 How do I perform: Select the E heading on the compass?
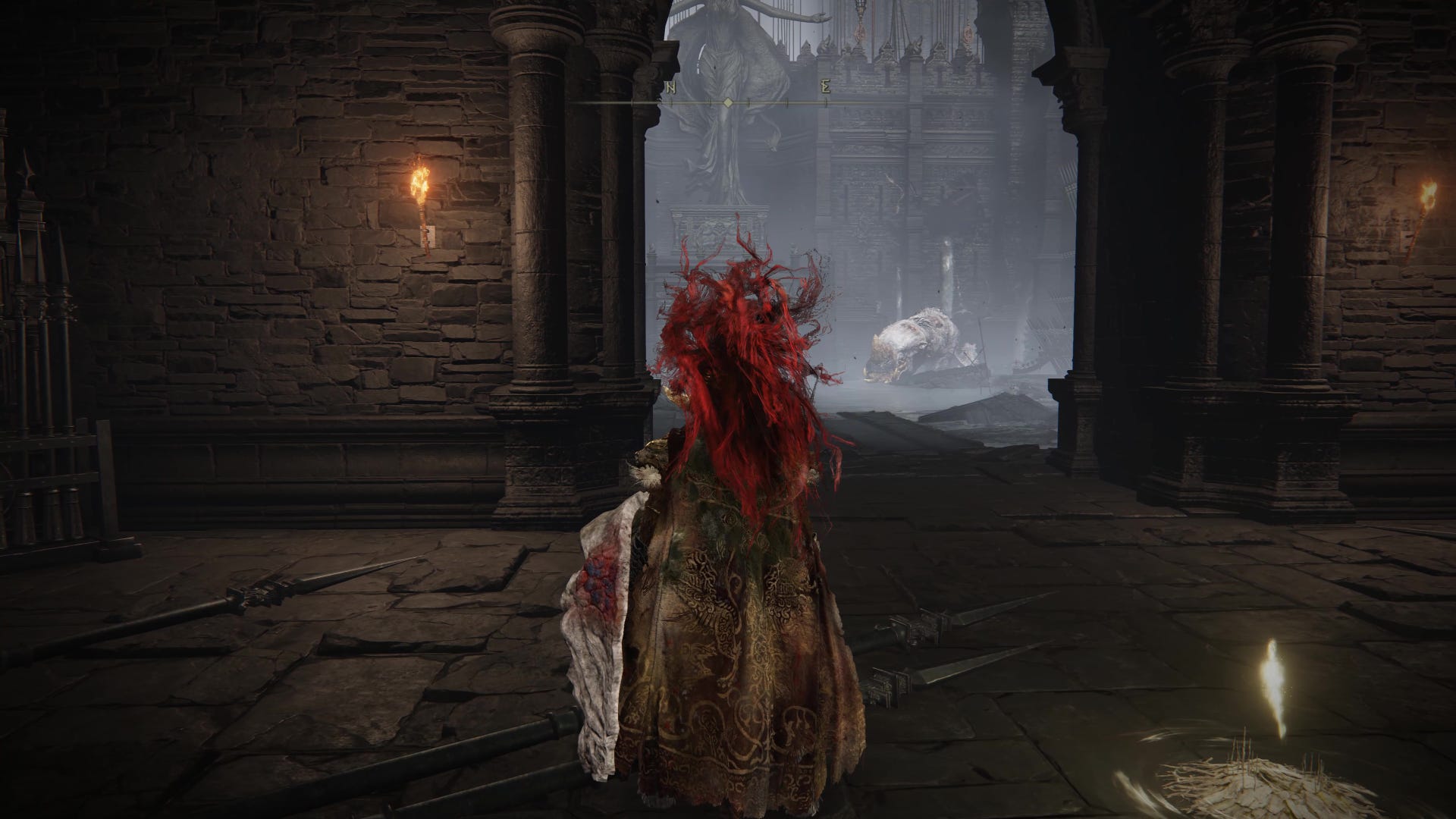coord(824,87)
